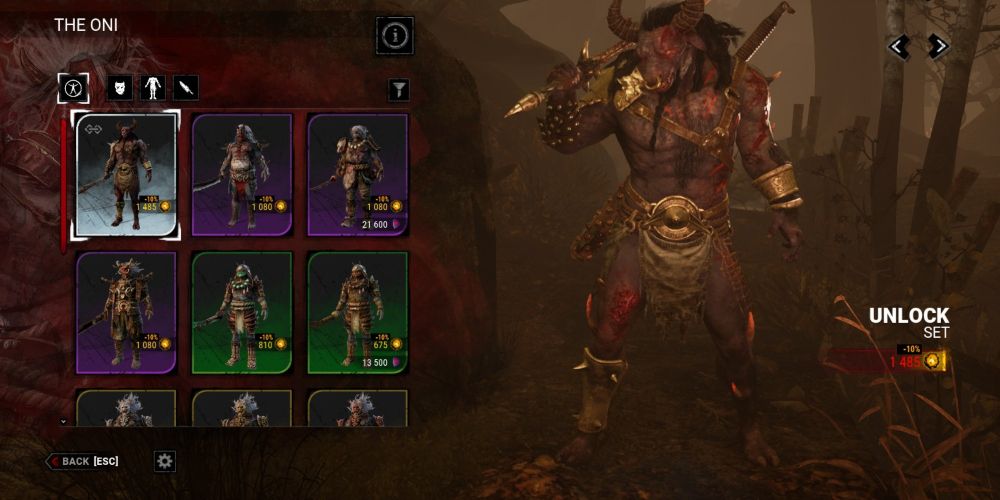View the next character with the right arrow
Screen dimensions: 1000x500
[x=937, y=47]
